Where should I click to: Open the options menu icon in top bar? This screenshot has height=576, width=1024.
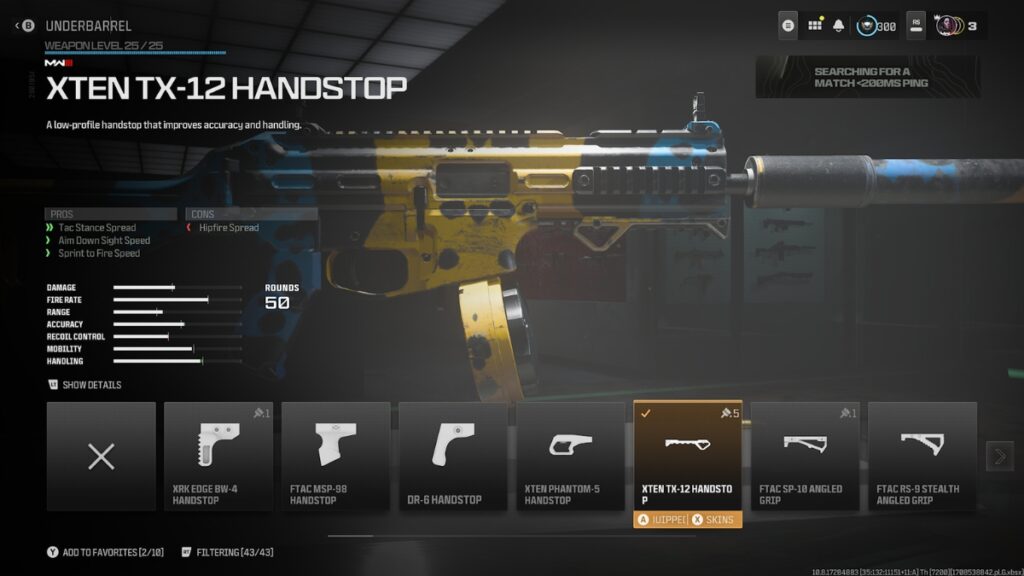point(789,25)
